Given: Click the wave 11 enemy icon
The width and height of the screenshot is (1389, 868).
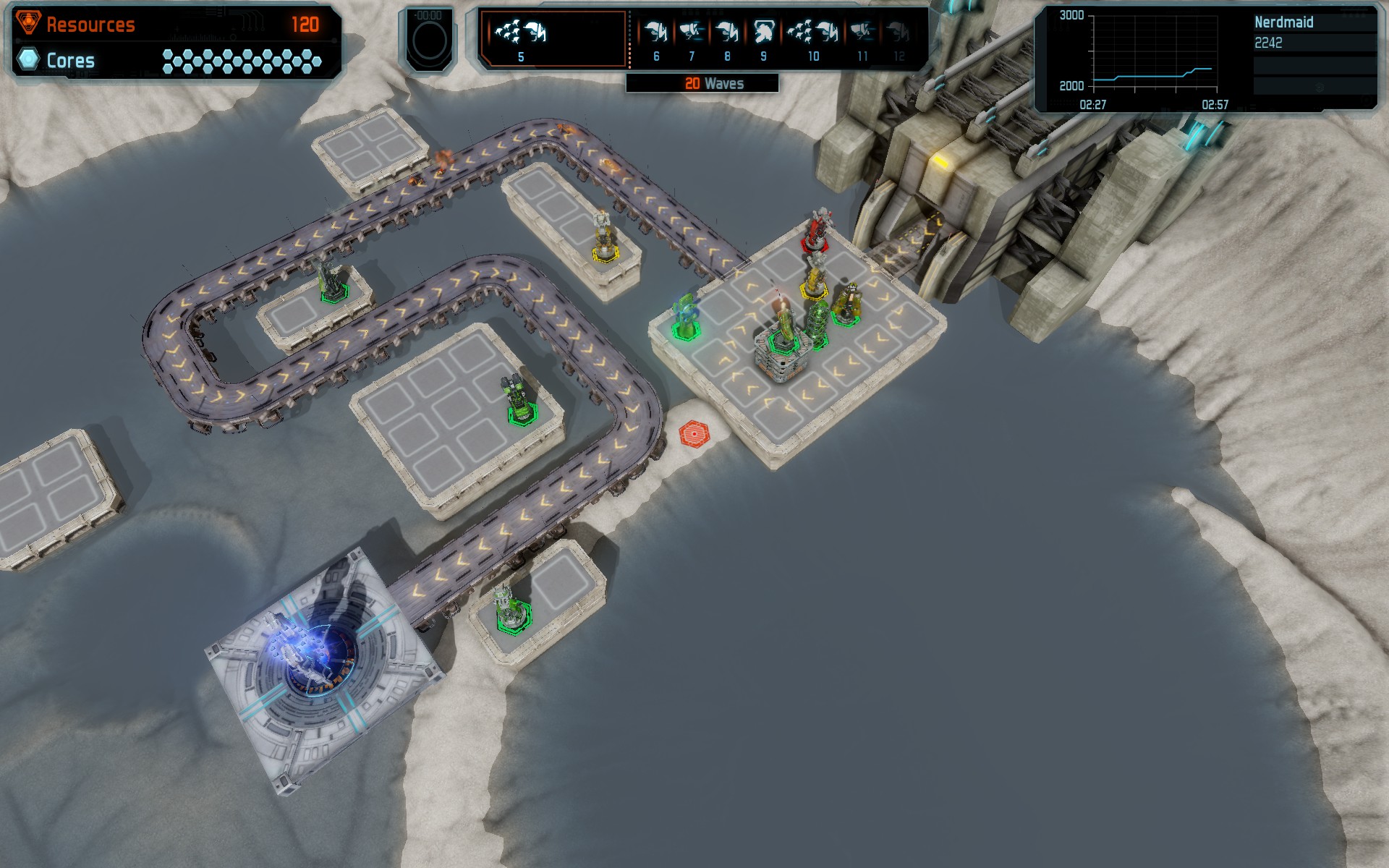Looking at the screenshot, I should pyautogui.click(x=862, y=33).
